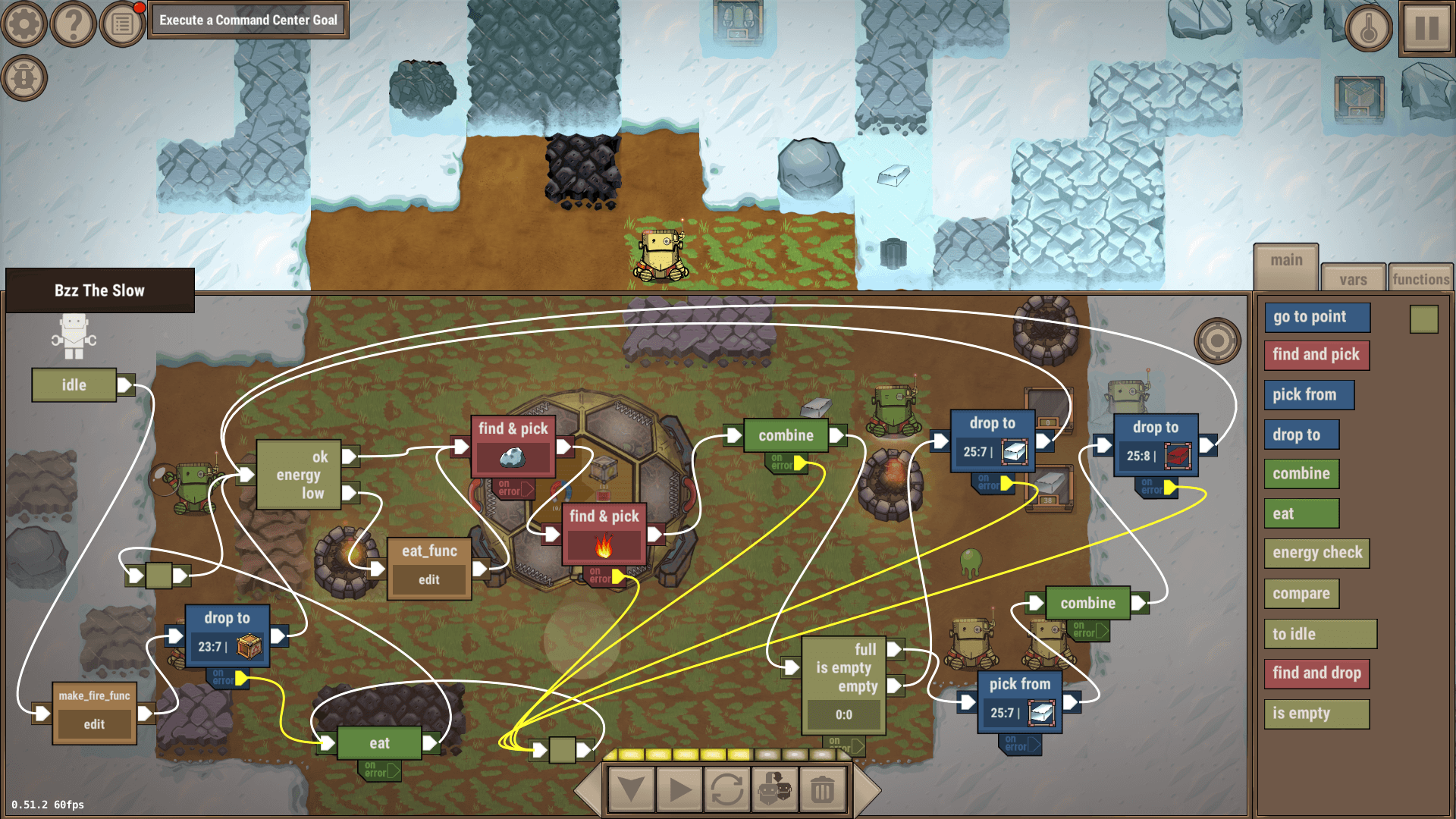The image size is (1456, 819).
Task: Select the robot-copy icon in the program toolbar
Action: pos(774,789)
